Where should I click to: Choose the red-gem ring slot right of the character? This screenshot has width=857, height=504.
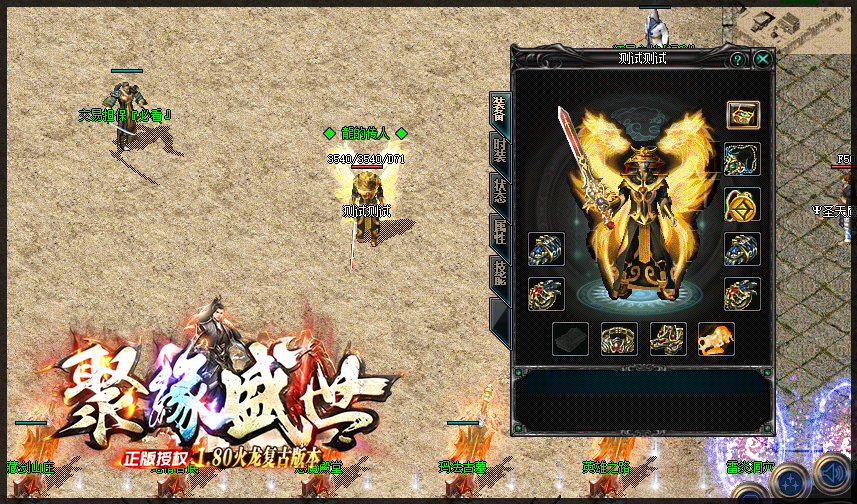pyautogui.click(x=742, y=294)
